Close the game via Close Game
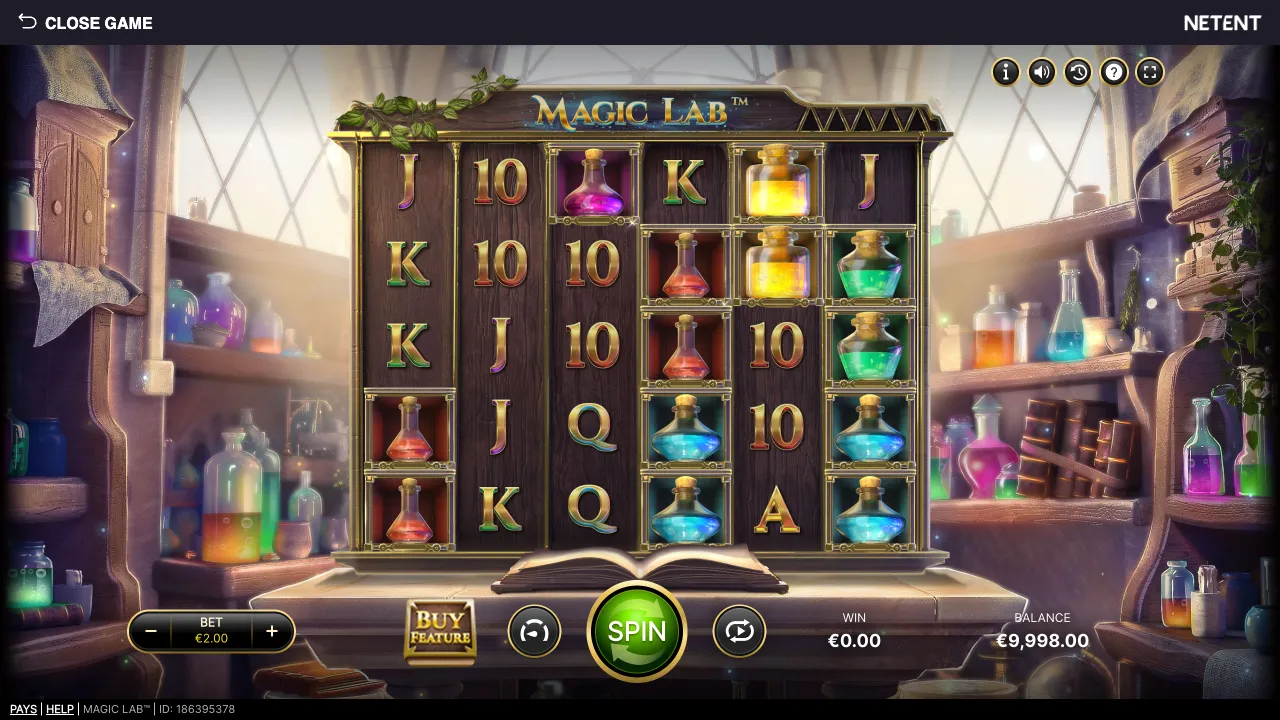The width and height of the screenshot is (1280, 720). click(85, 22)
